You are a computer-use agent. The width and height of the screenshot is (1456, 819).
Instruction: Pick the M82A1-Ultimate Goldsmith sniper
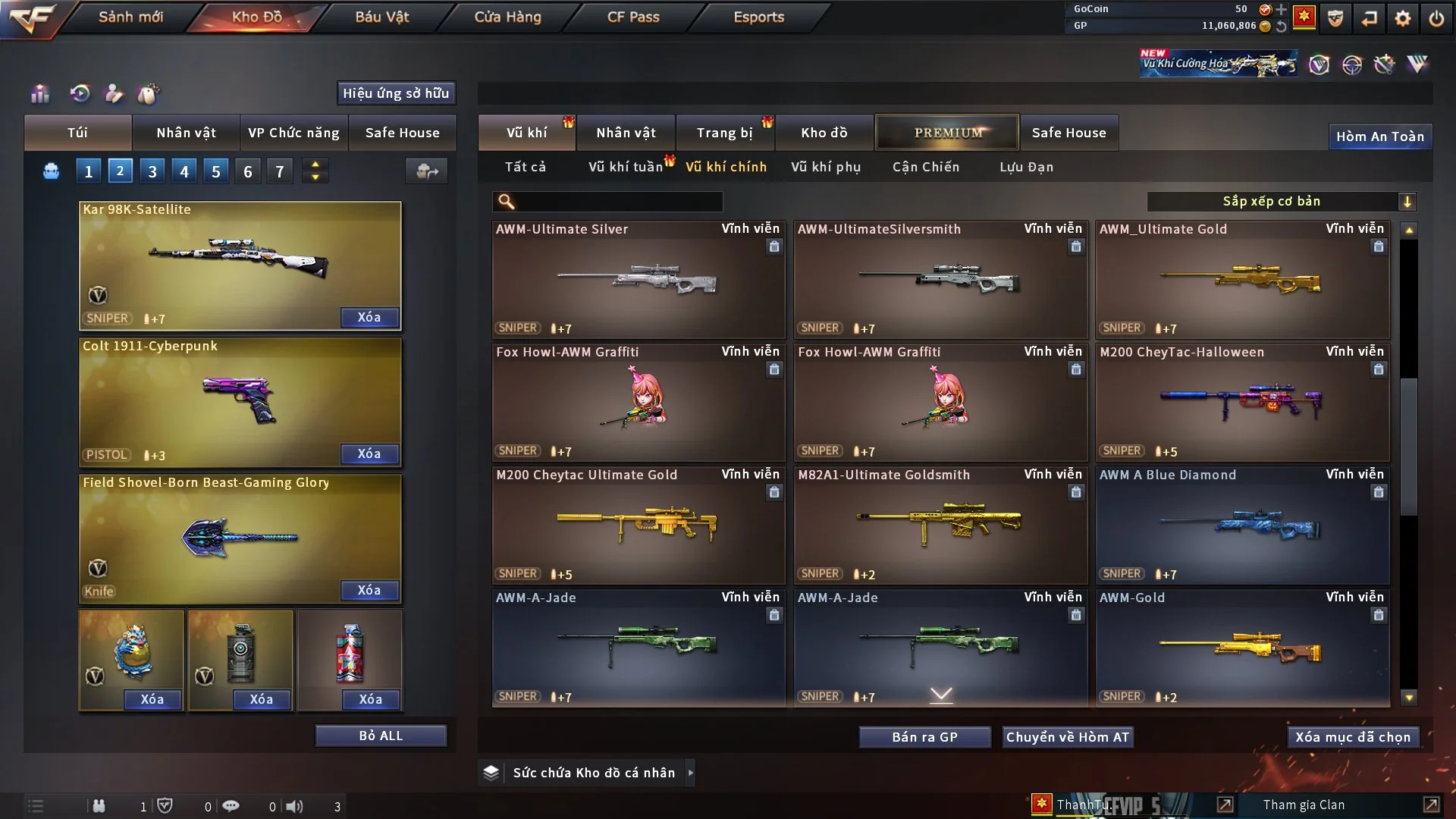(x=940, y=525)
